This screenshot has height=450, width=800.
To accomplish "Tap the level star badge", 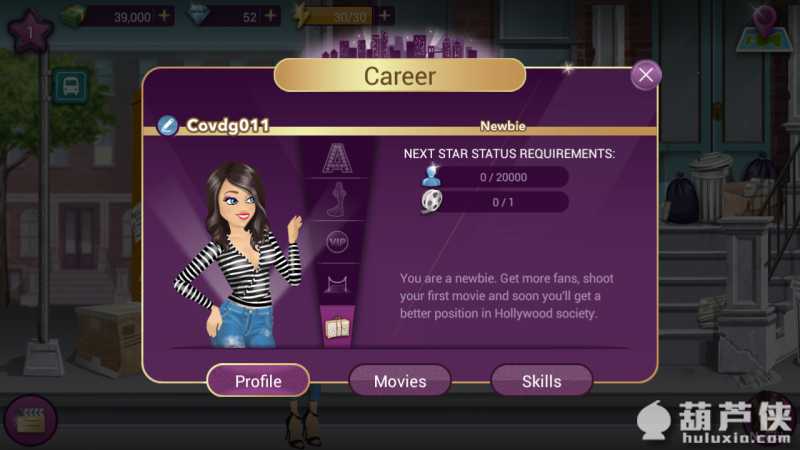I will tap(31, 30).
